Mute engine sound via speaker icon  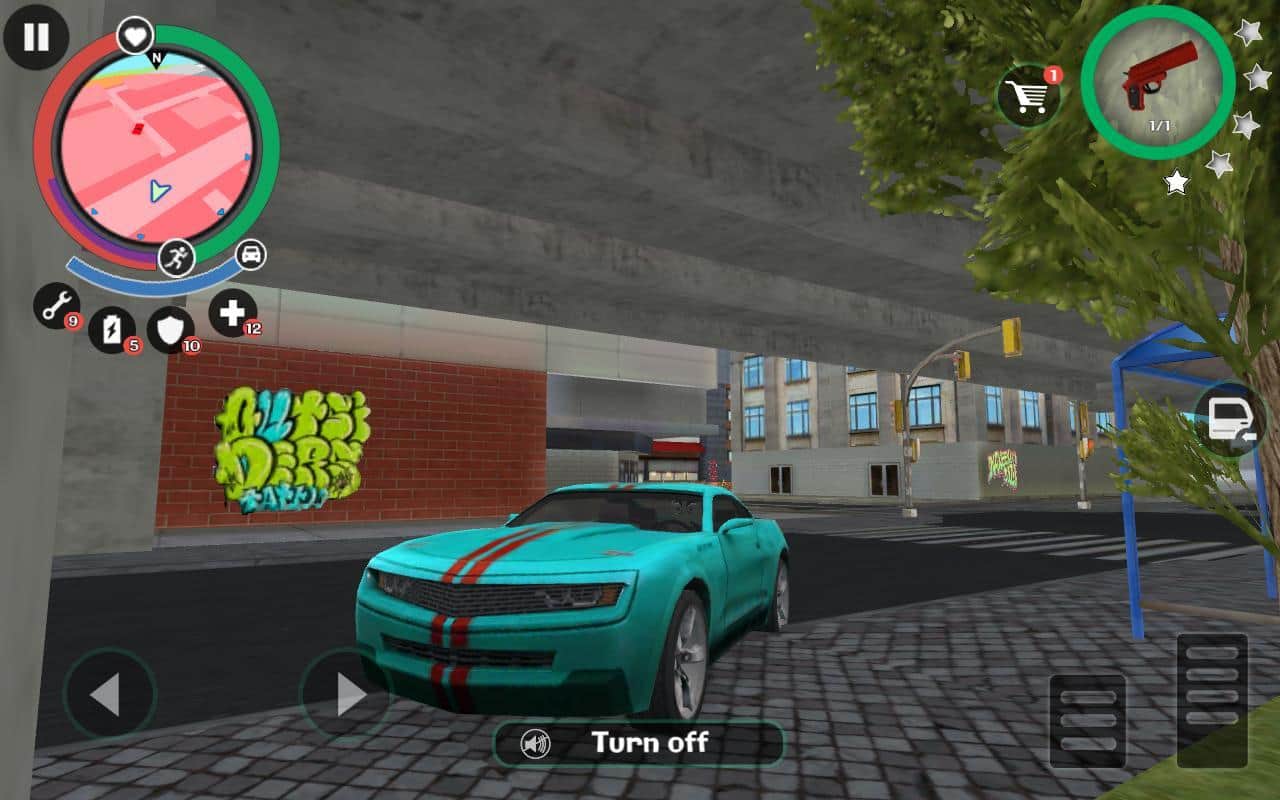pyautogui.click(x=537, y=743)
